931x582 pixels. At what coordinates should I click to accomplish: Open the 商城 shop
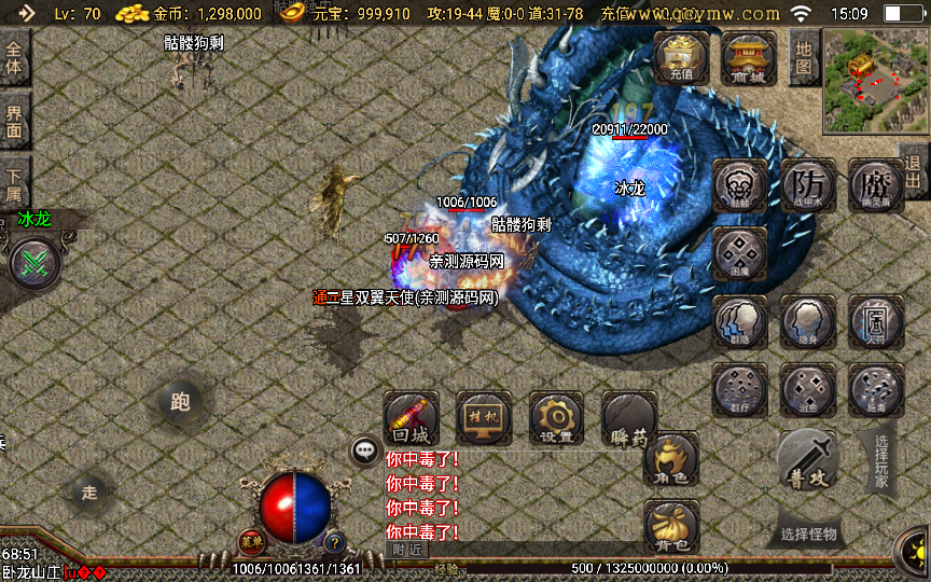click(x=748, y=56)
